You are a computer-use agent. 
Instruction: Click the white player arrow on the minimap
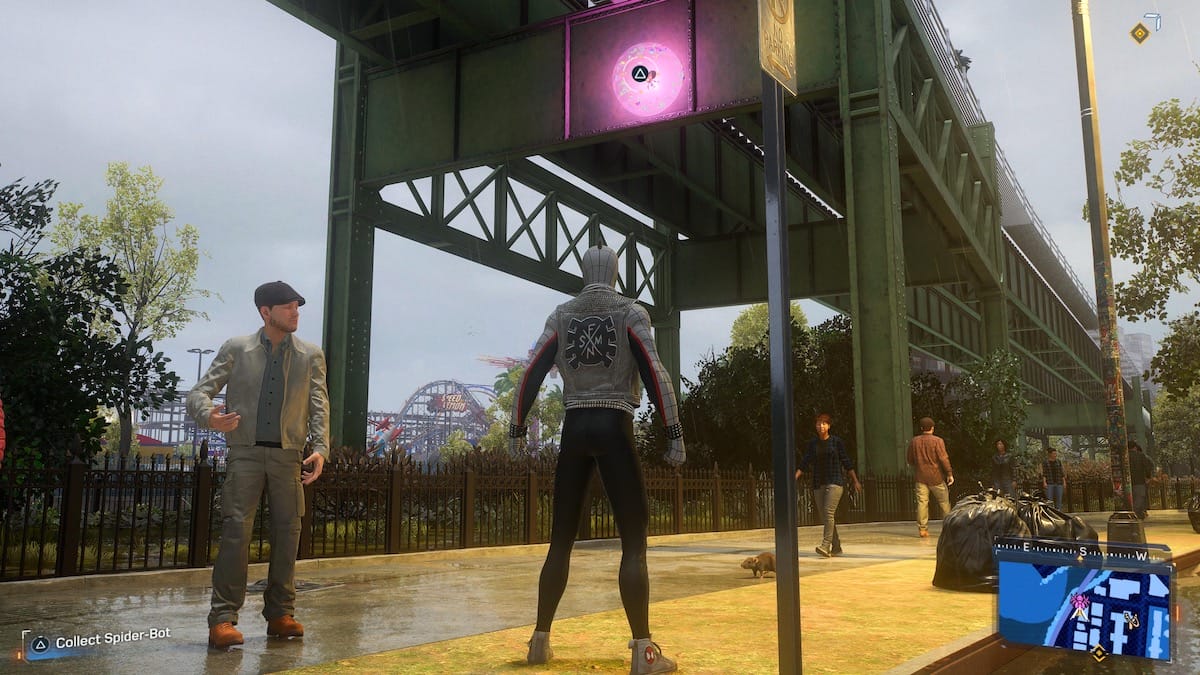[1078, 614]
